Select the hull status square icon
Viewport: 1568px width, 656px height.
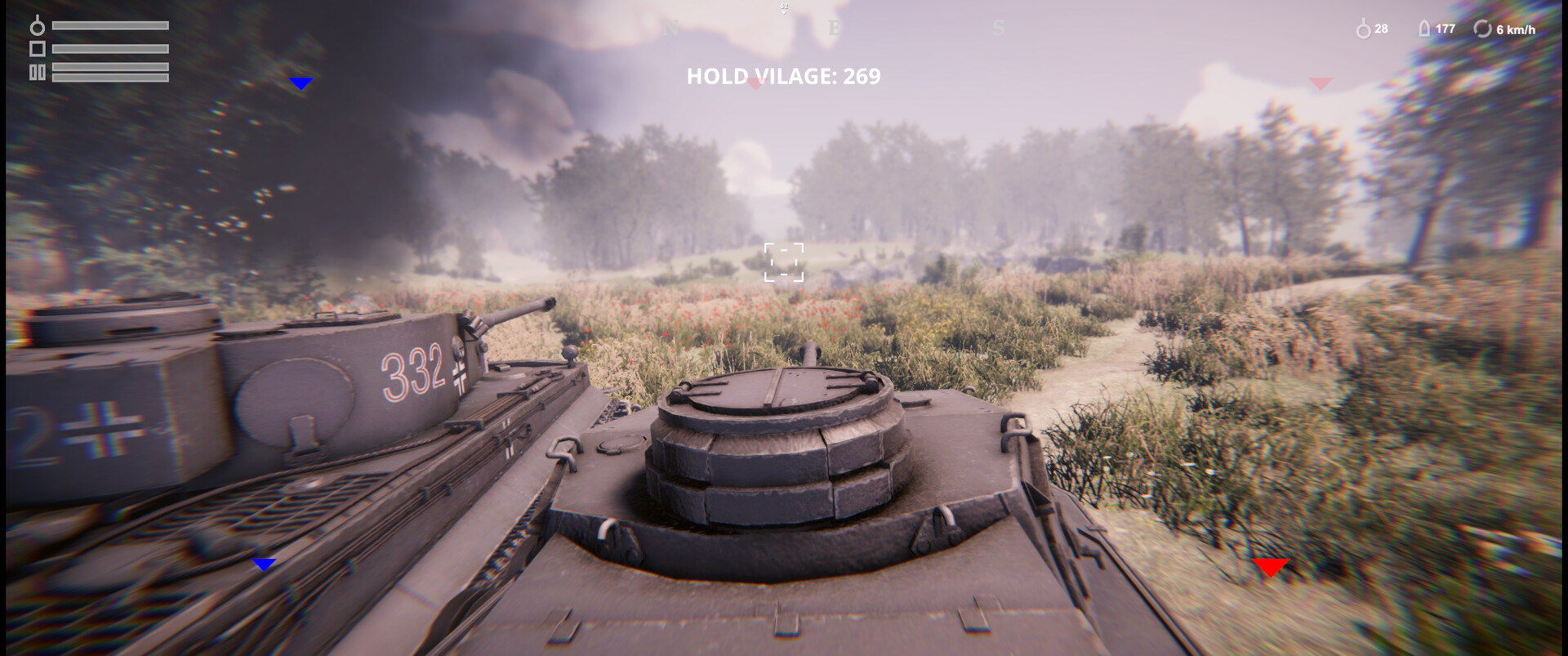click(38, 48)
